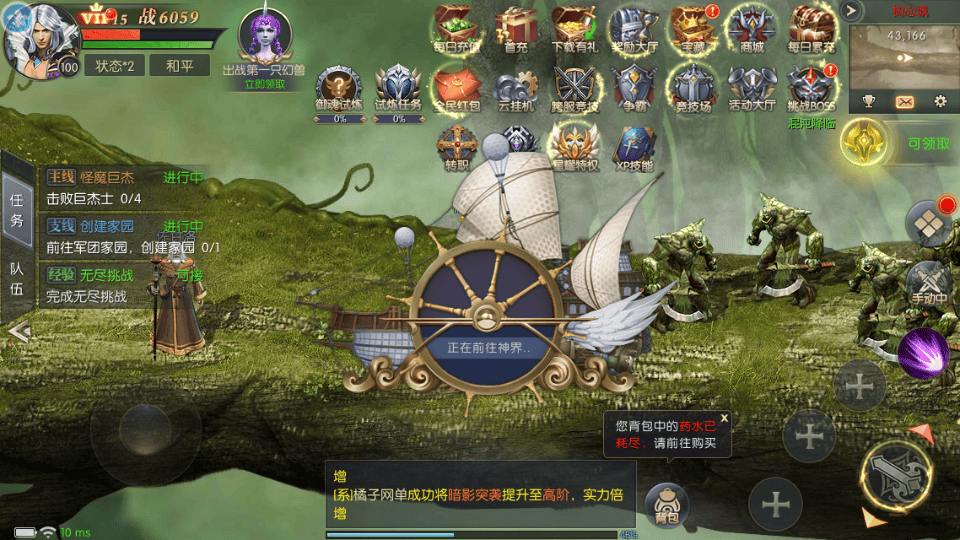Toggle the 和平 peace mode button
Screen dimensions: 960x540
[180, 65]
